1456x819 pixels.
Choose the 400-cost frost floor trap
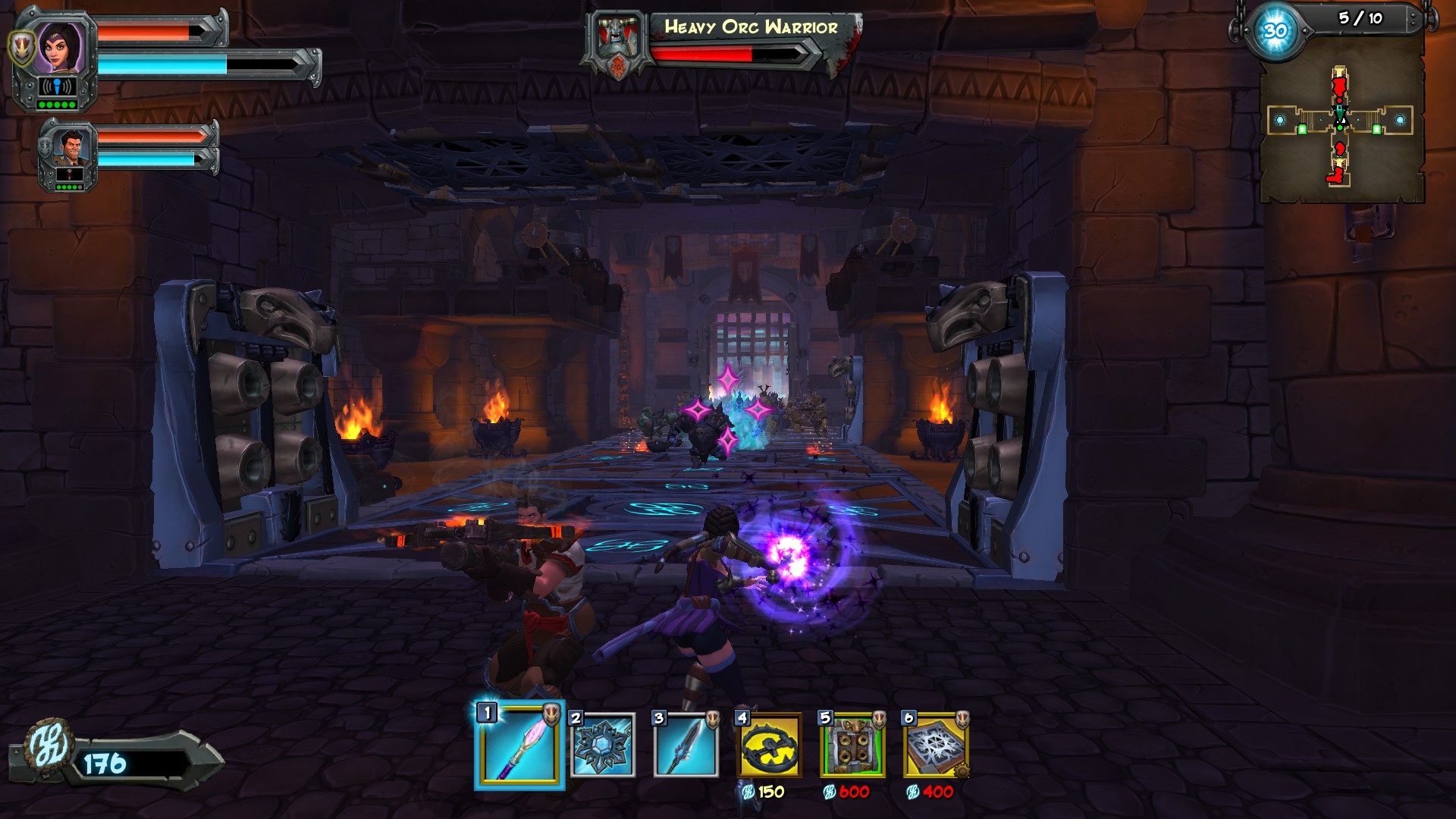936,746
